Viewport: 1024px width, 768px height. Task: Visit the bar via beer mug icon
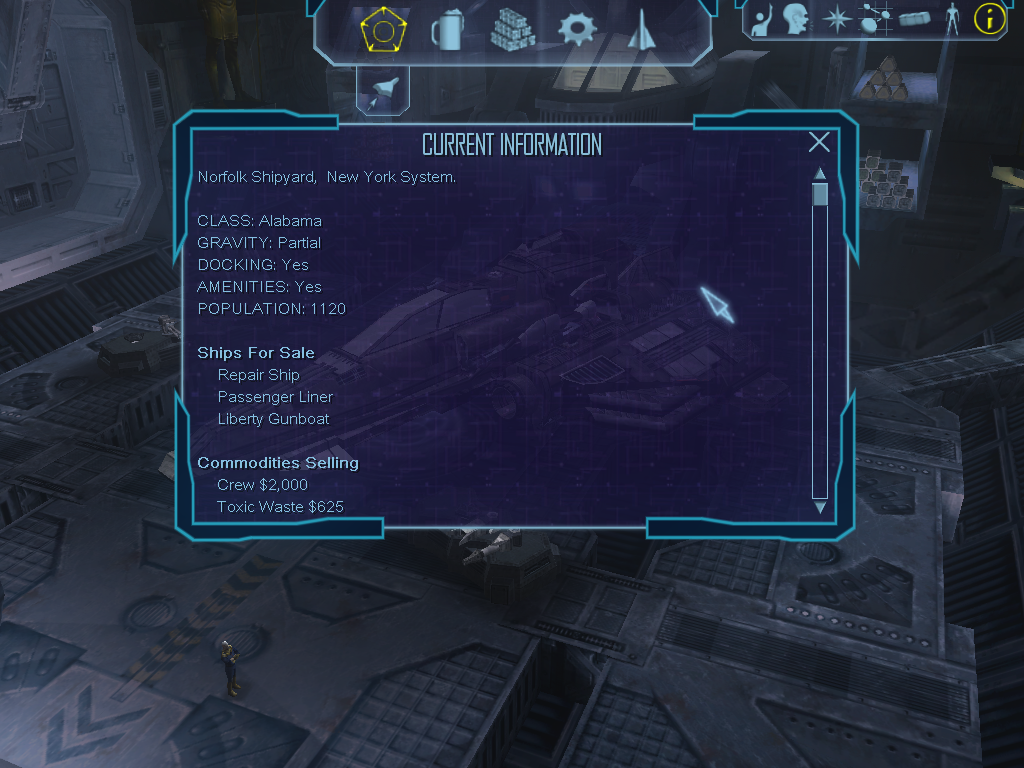click(x=446, y=30)
